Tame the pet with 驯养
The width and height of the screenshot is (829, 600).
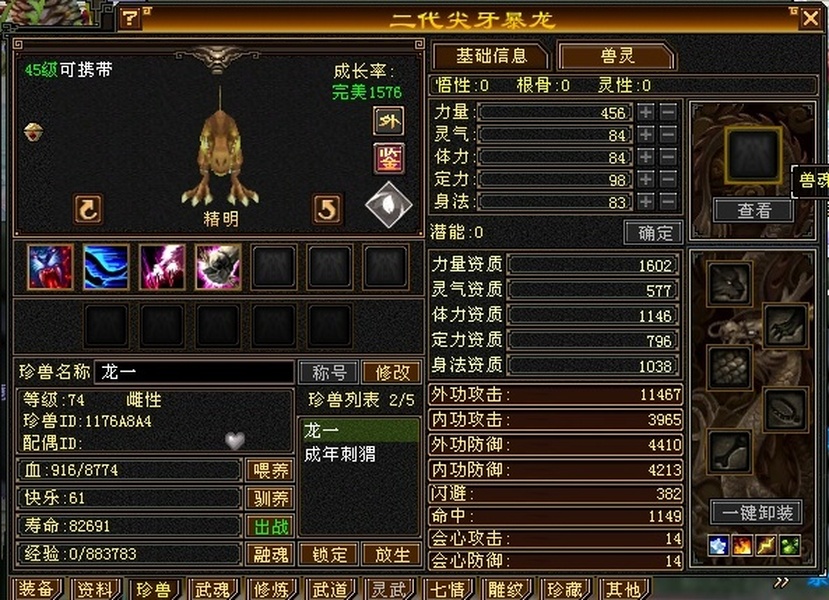click(268, 498)
